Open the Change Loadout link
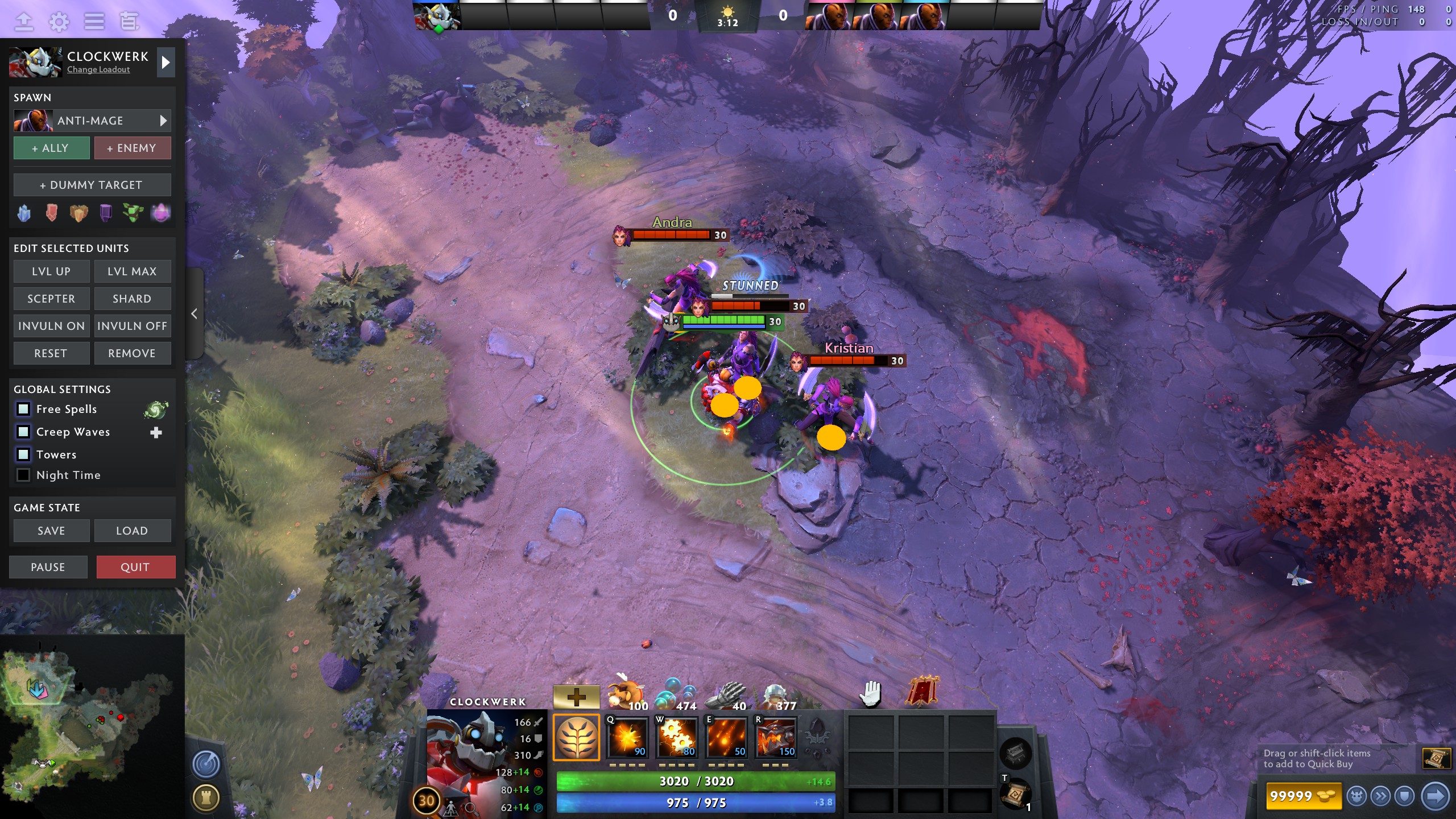1456x819 pixels. point(97,69)
